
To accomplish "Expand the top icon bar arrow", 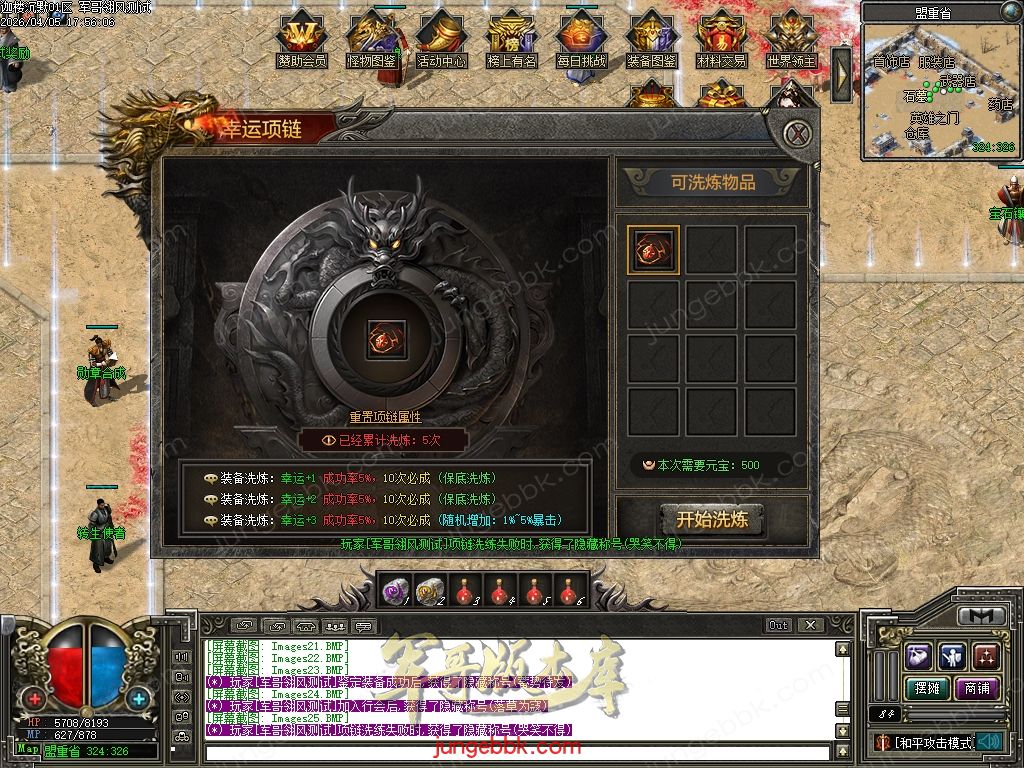I will (842, 74).
